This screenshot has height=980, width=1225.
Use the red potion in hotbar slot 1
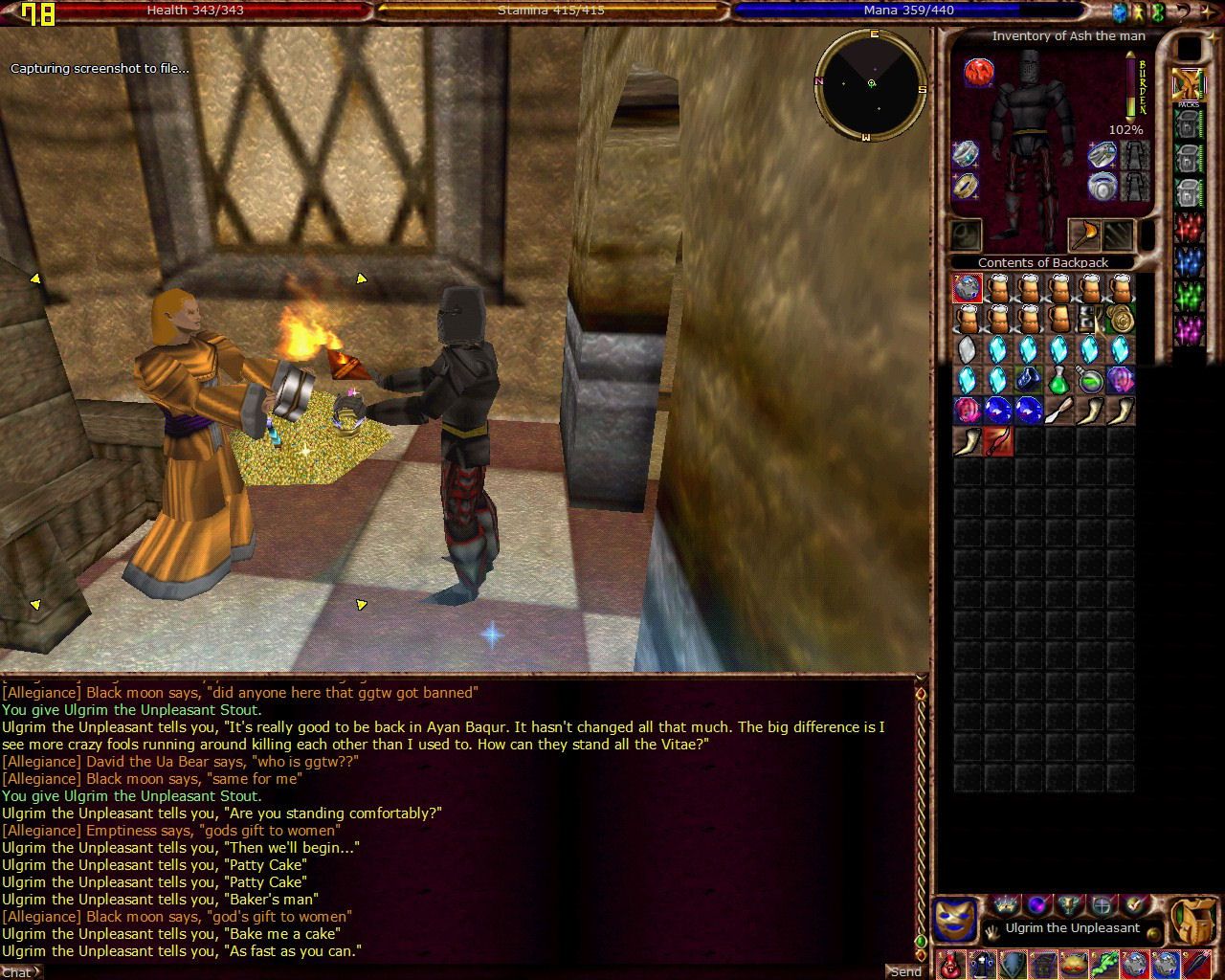pos(951,964)
